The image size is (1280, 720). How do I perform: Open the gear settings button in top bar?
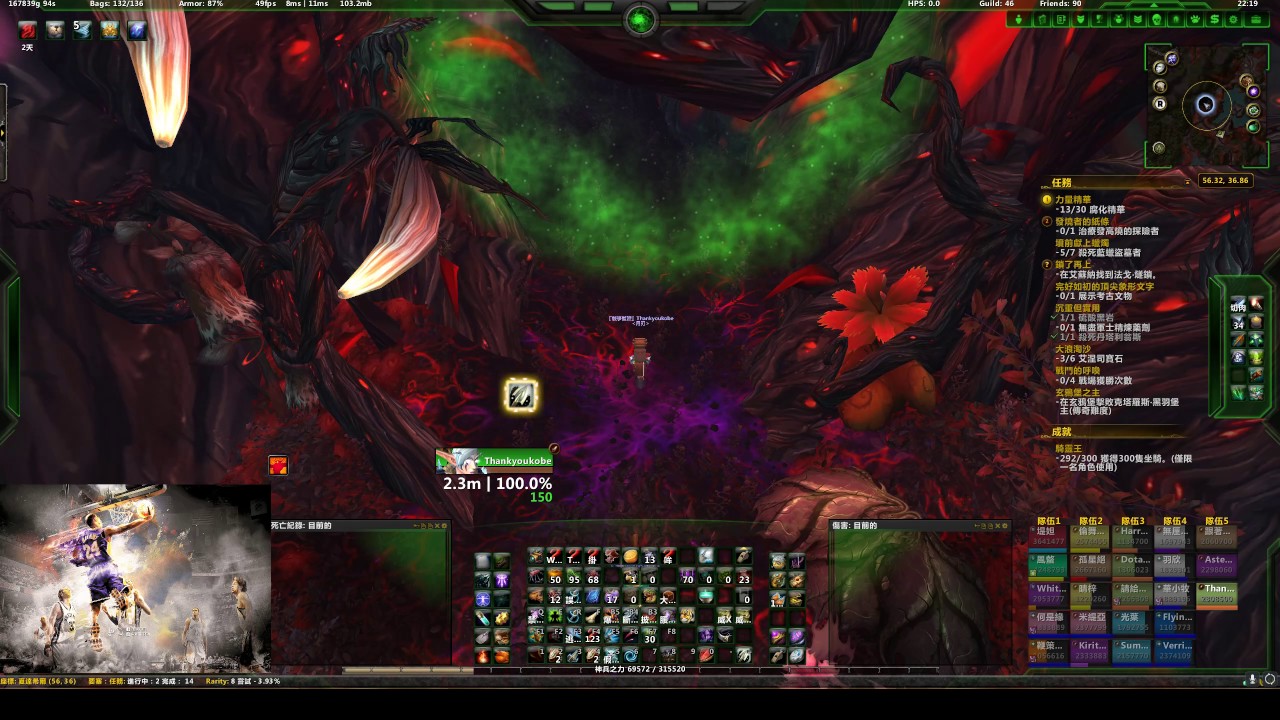pyautogui.click(x=1234, y=20)
